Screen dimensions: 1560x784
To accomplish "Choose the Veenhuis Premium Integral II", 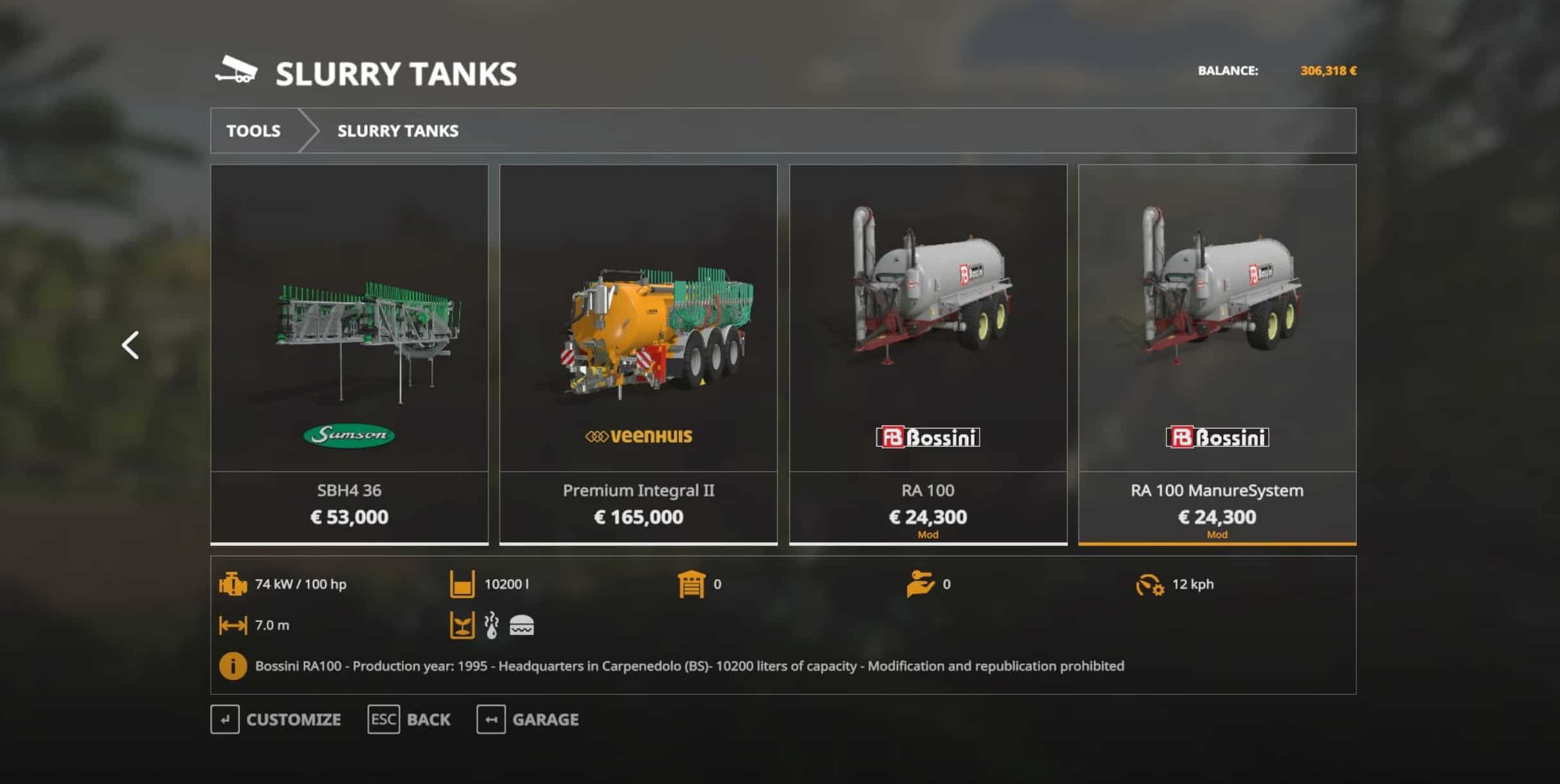I will 638,353.
